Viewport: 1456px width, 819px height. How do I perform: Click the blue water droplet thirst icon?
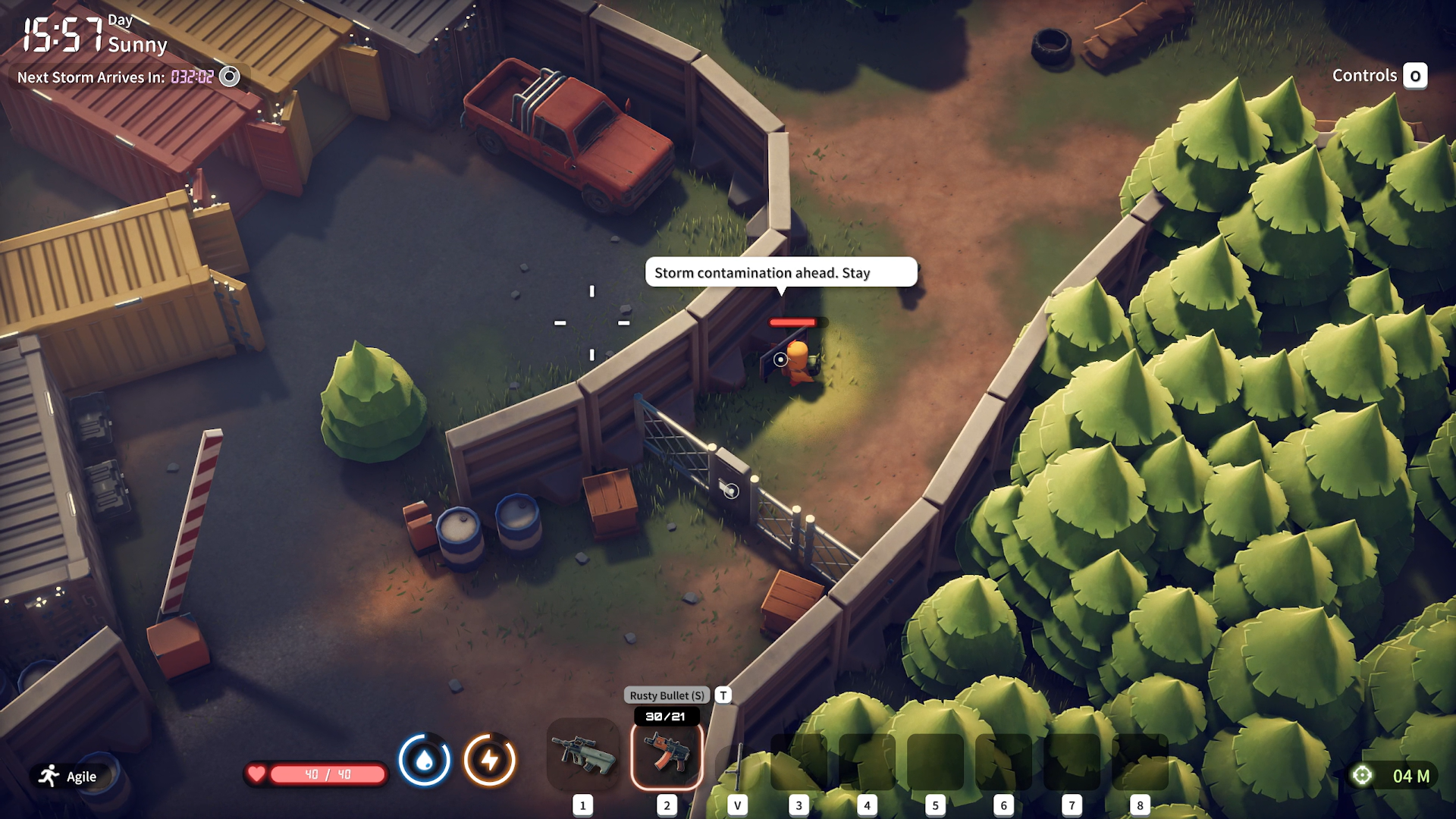[425, 760]
